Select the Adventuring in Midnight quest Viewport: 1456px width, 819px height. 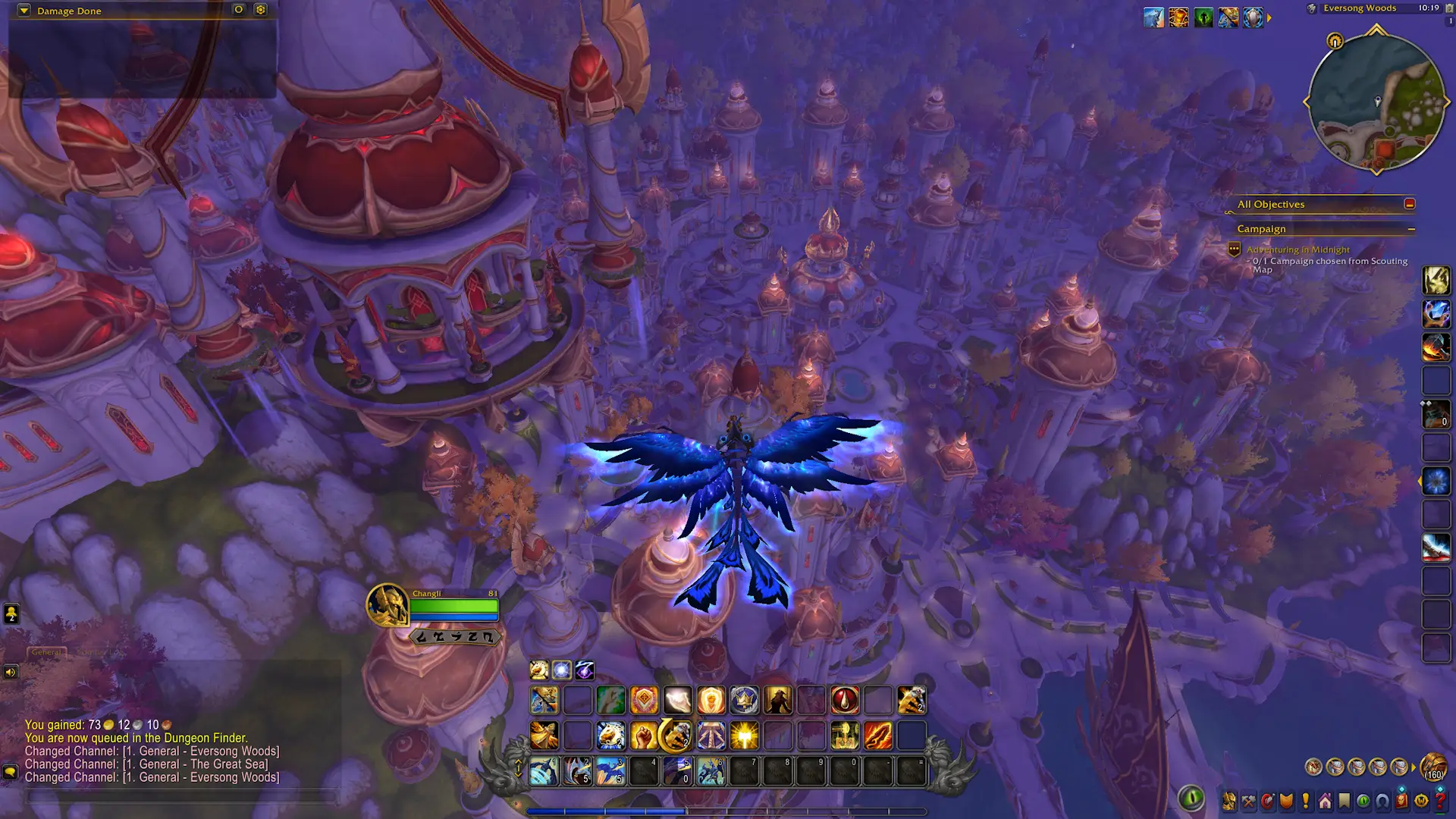pos(1298,249)
